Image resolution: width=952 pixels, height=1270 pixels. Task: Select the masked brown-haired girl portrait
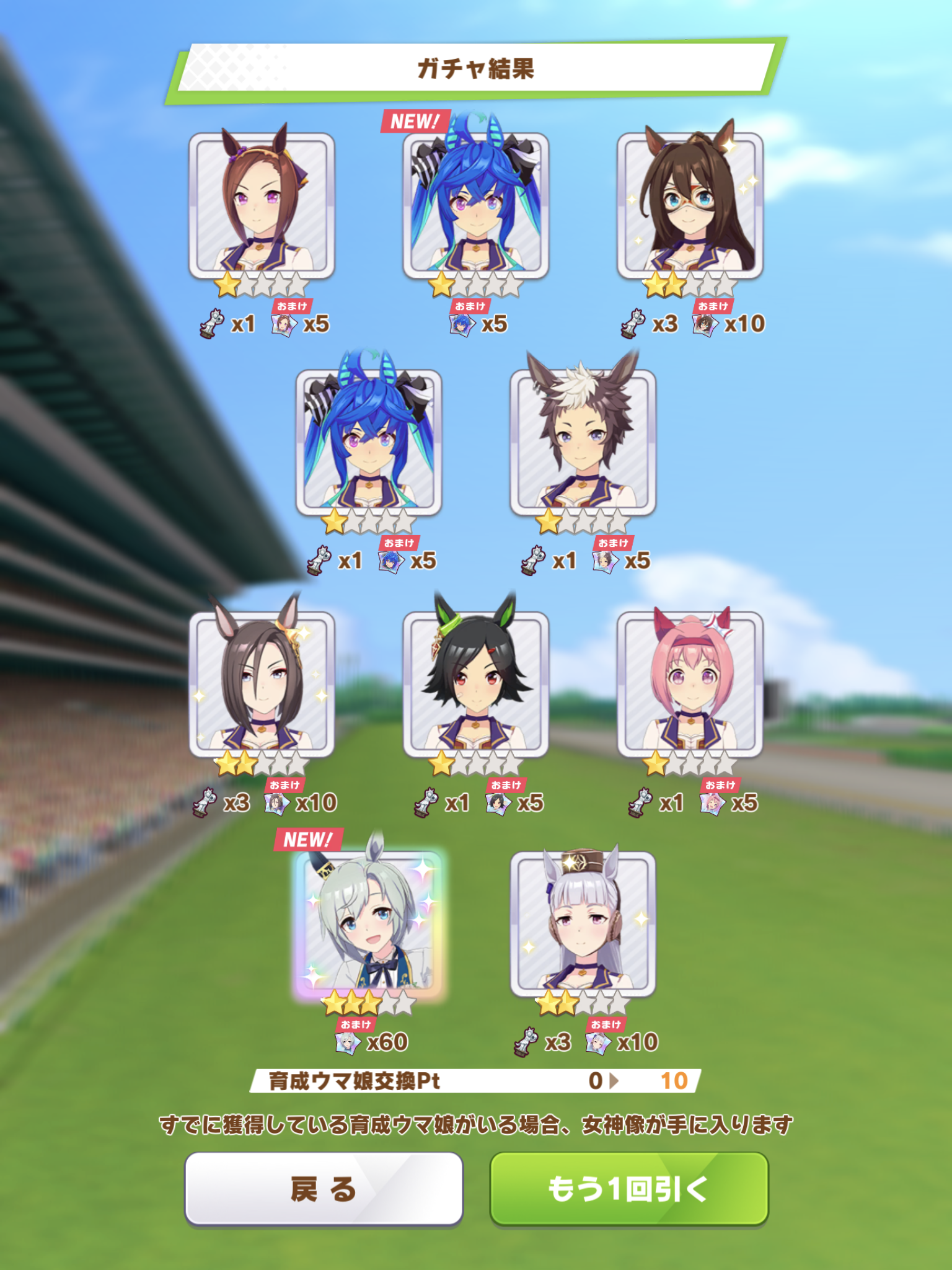coord(690,205)
